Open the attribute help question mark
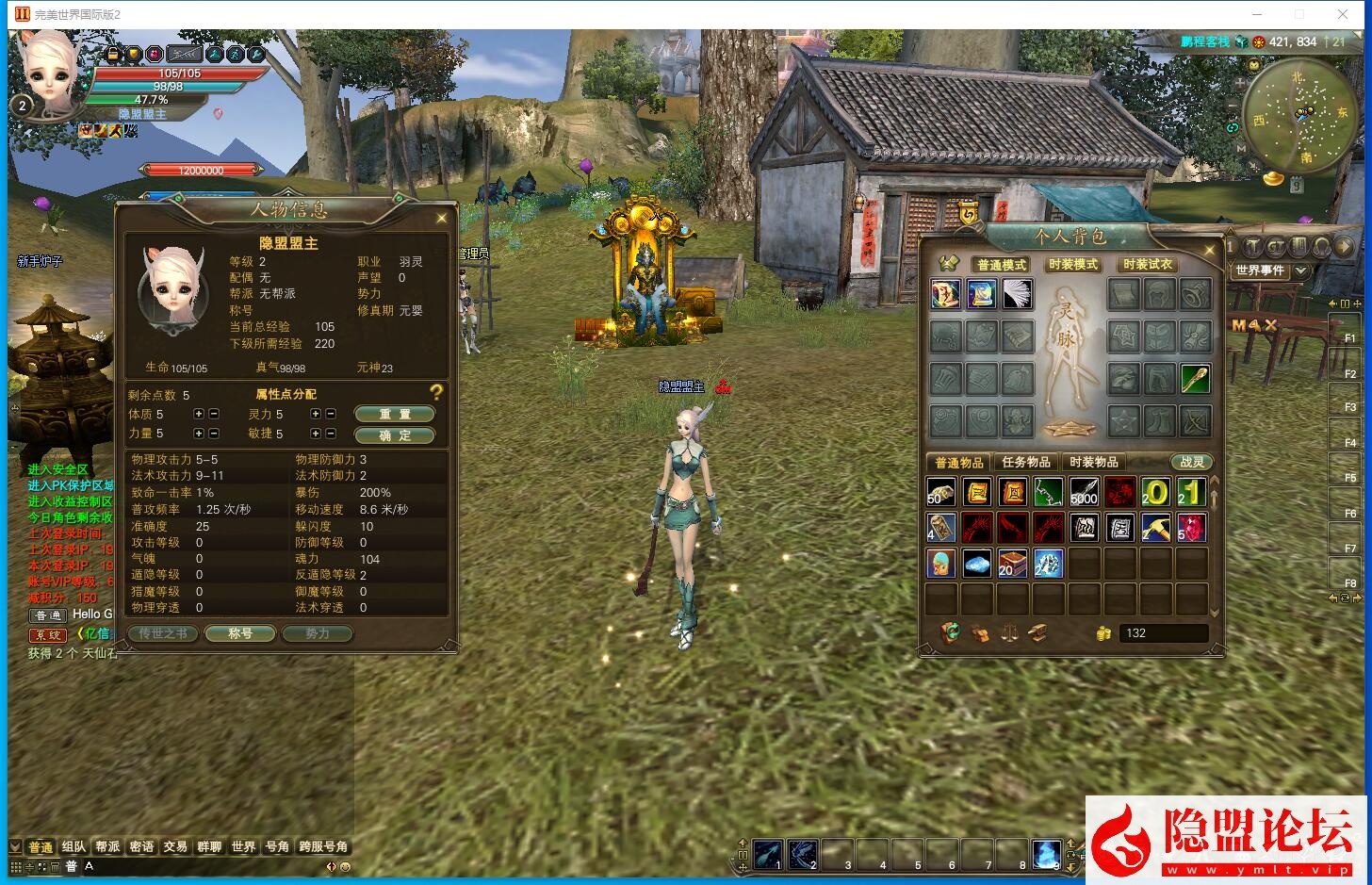This screenshot has width=1372, height=885. click(x=435, y=392)
